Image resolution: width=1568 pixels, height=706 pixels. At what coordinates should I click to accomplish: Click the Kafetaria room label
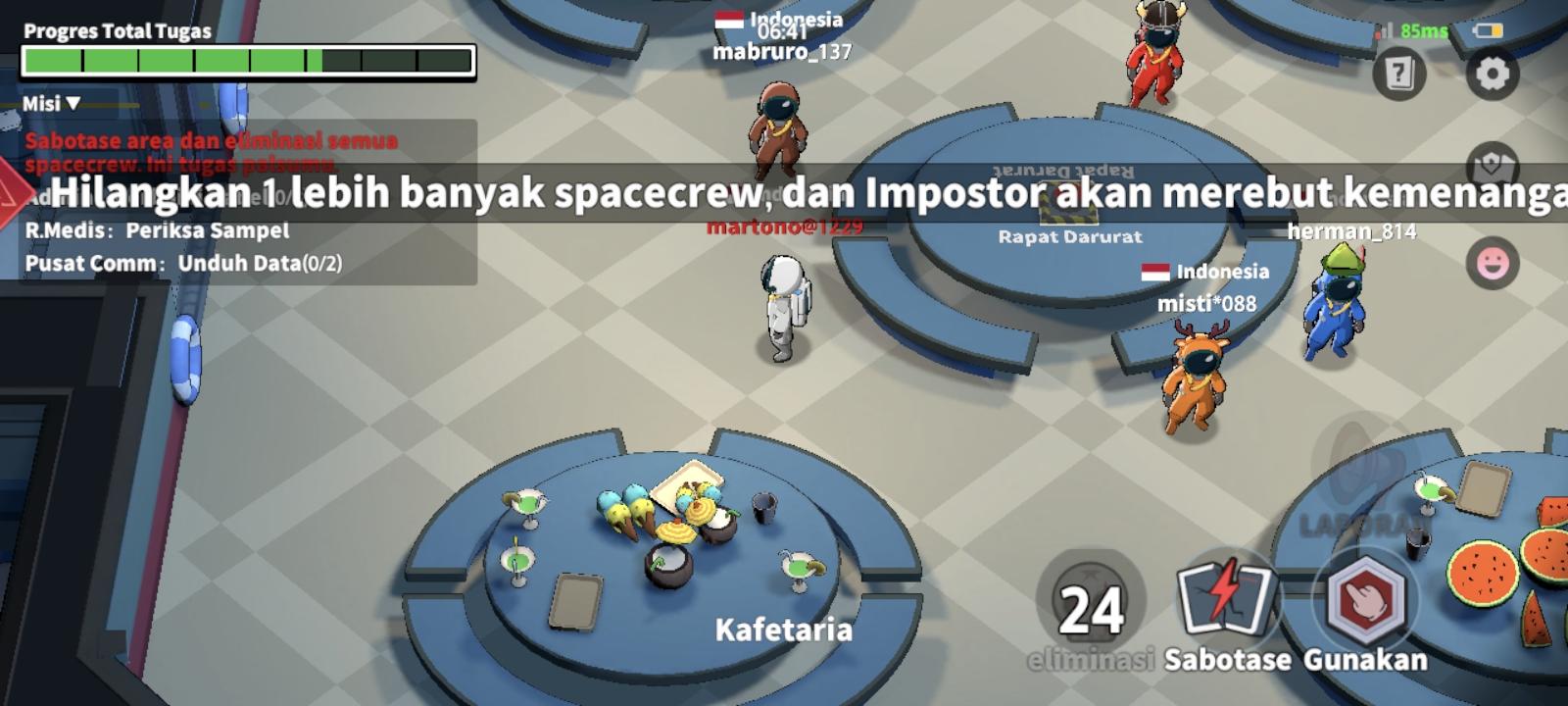784,630
